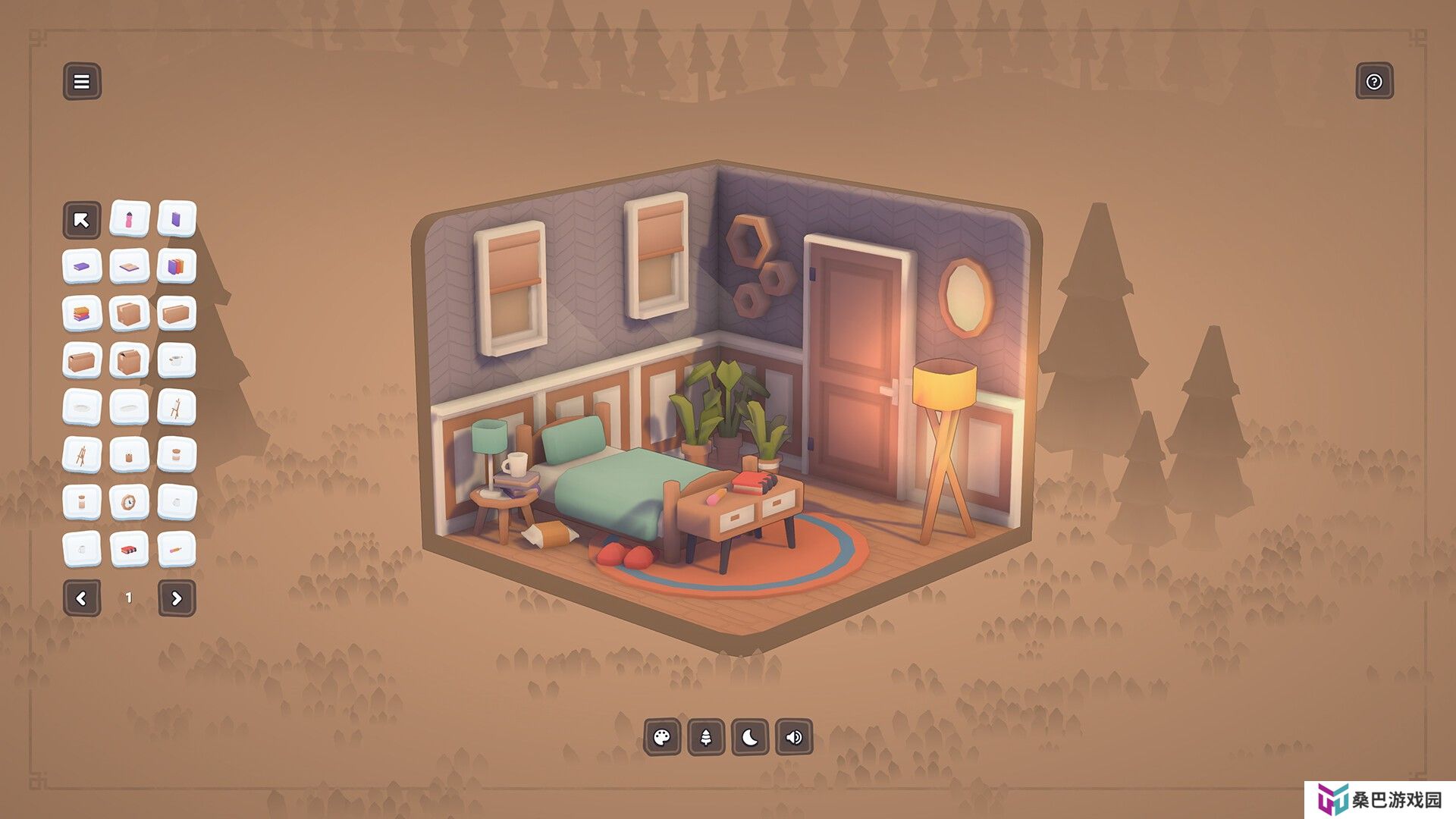Go to the previous item page
Screen dimensions: 1456x819
(x=82, y=598)
